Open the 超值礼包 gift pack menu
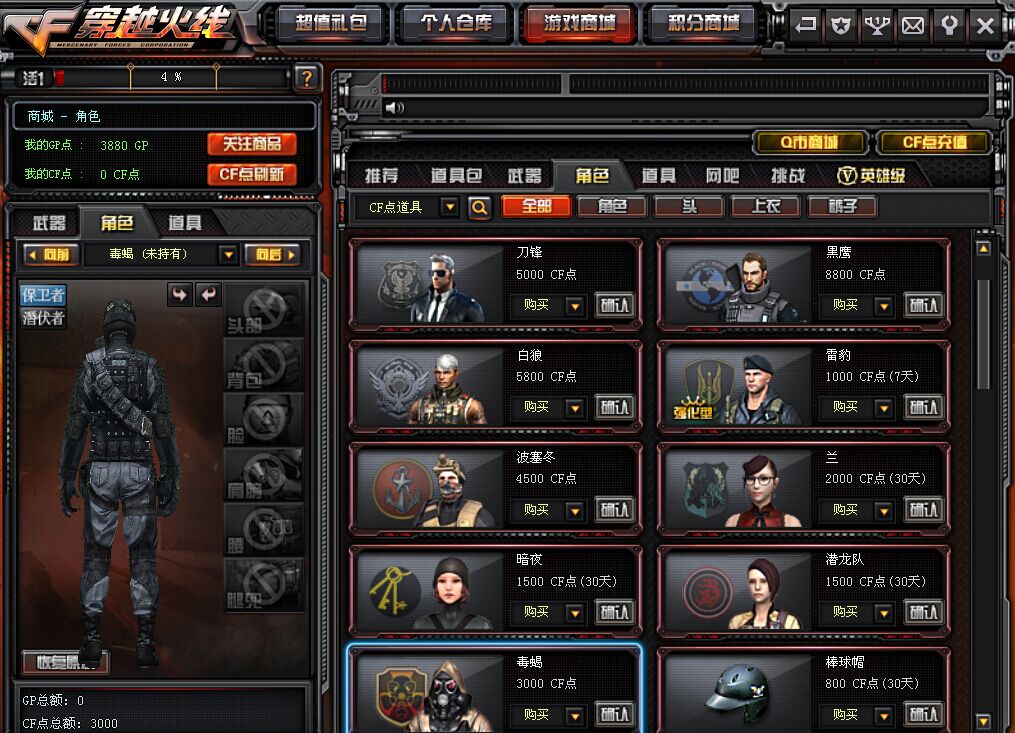The height and width of the screenshot is (733, 1015). [x=331, y=23]
